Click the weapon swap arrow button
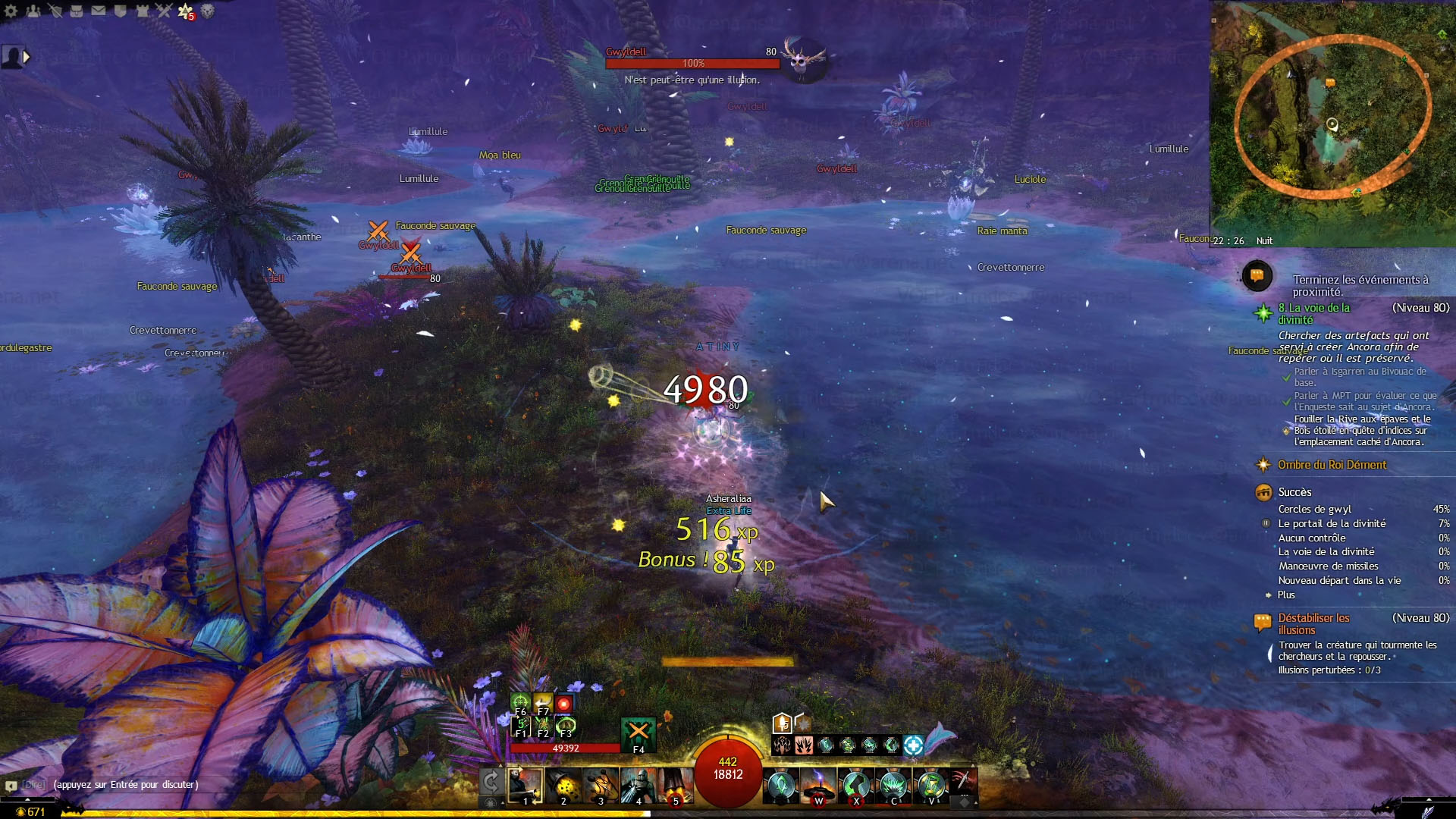 coord(491,781)
